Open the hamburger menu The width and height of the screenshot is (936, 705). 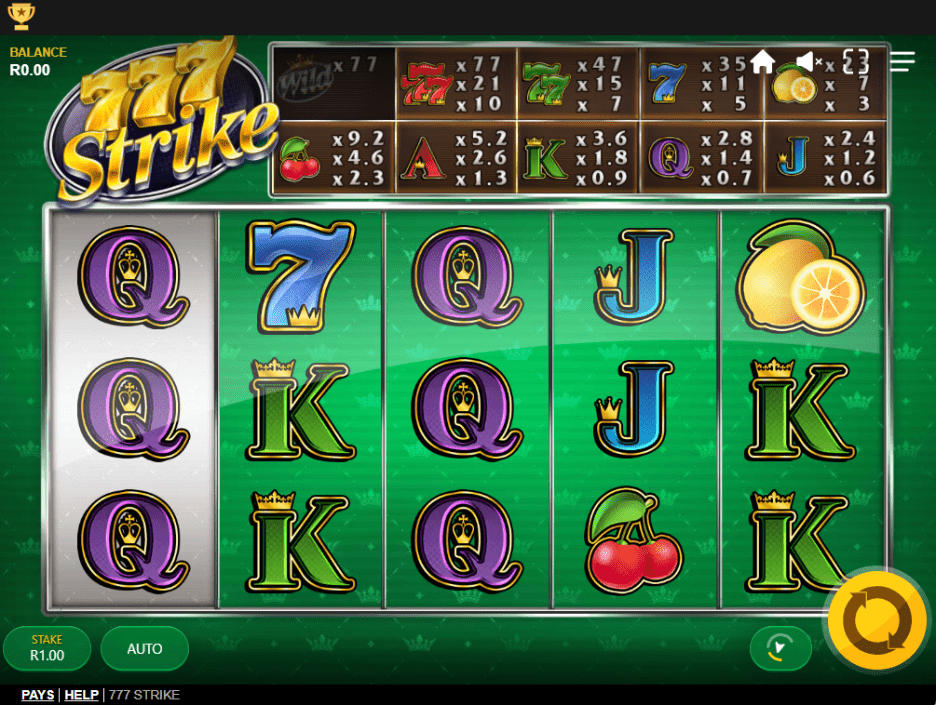[902, 62]
